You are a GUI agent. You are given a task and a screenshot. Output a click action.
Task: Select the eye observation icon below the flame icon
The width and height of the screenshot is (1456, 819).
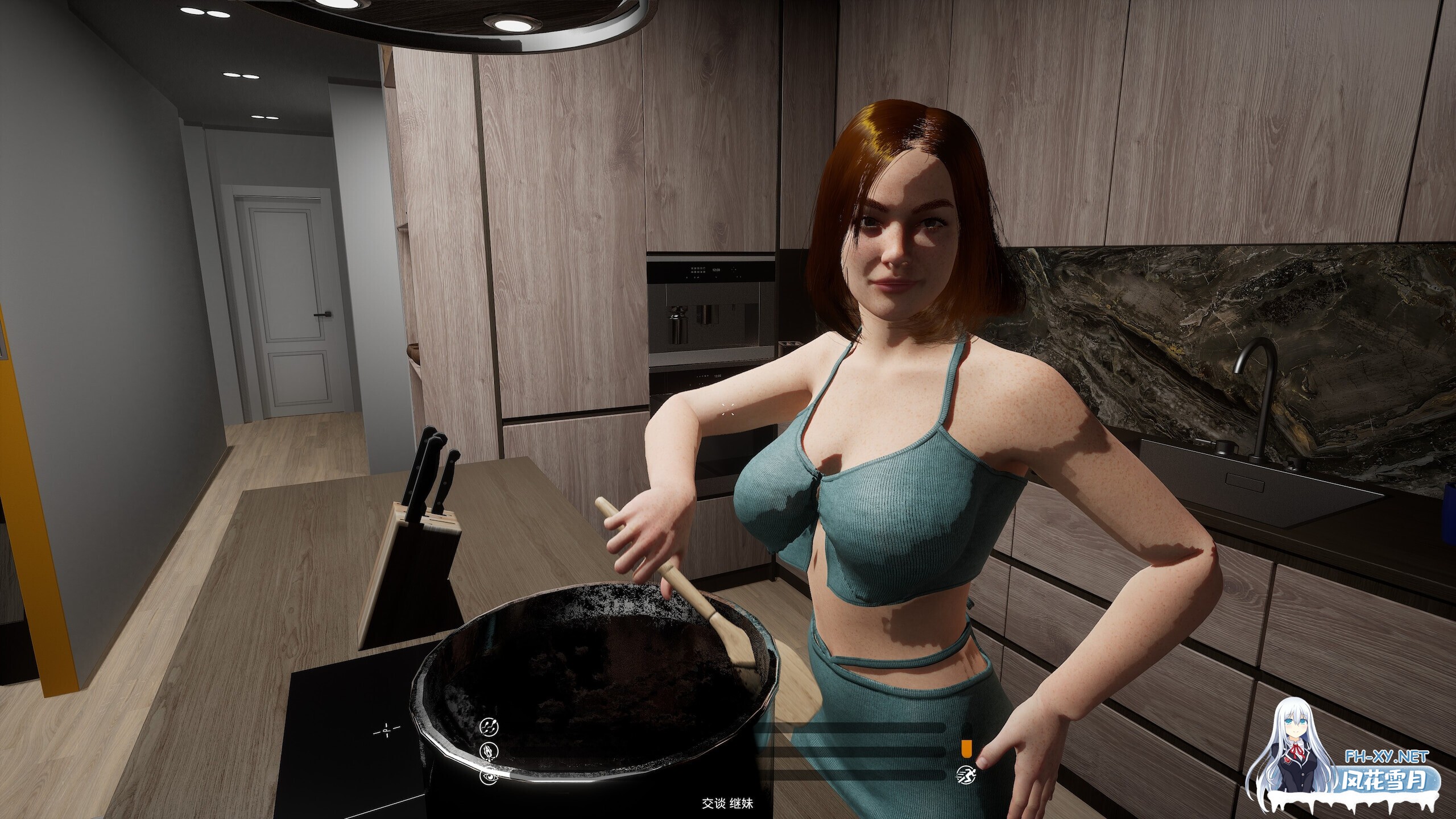[488, 777]
